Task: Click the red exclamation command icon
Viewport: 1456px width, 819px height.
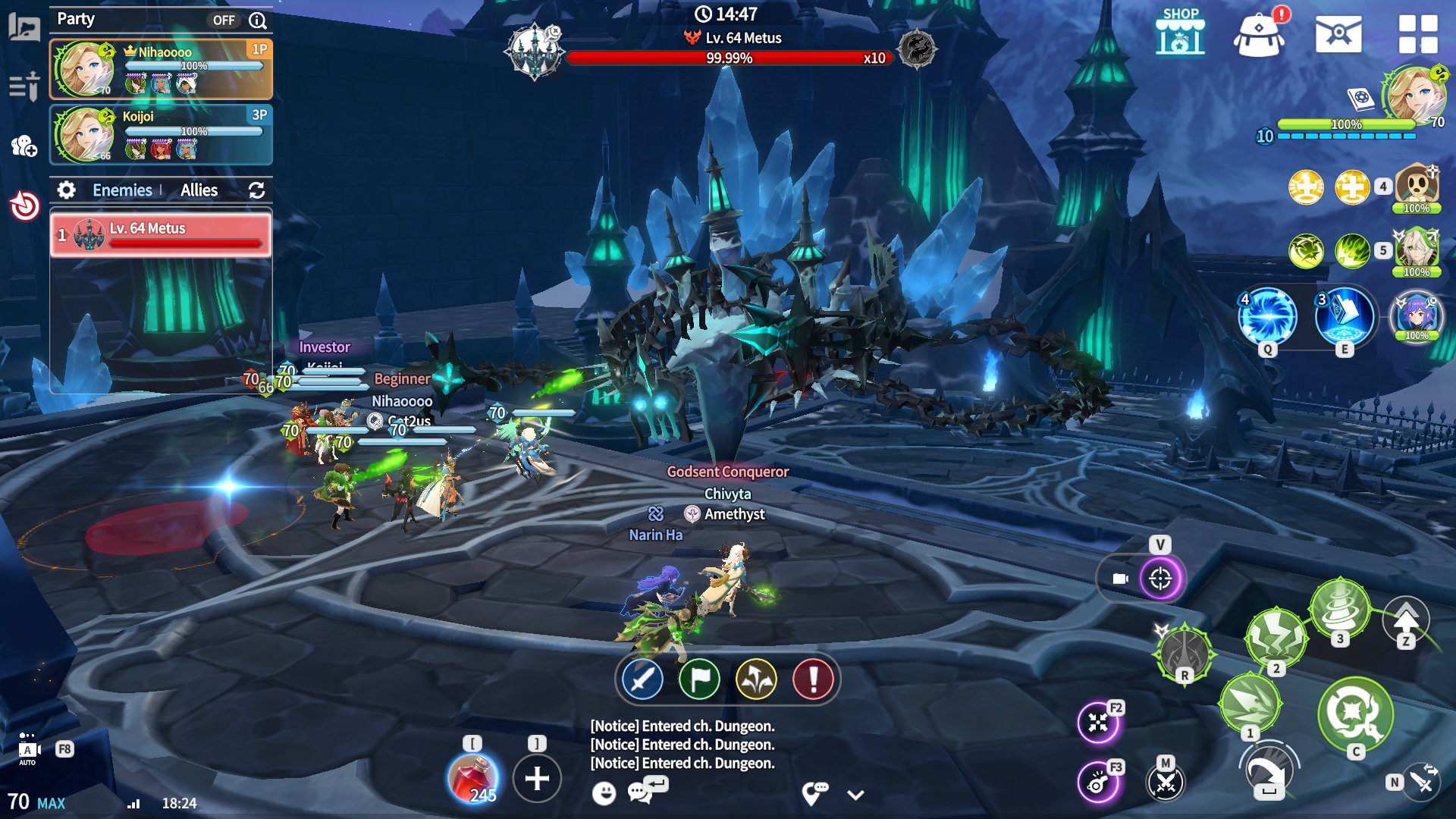Action: pos(813,679)
